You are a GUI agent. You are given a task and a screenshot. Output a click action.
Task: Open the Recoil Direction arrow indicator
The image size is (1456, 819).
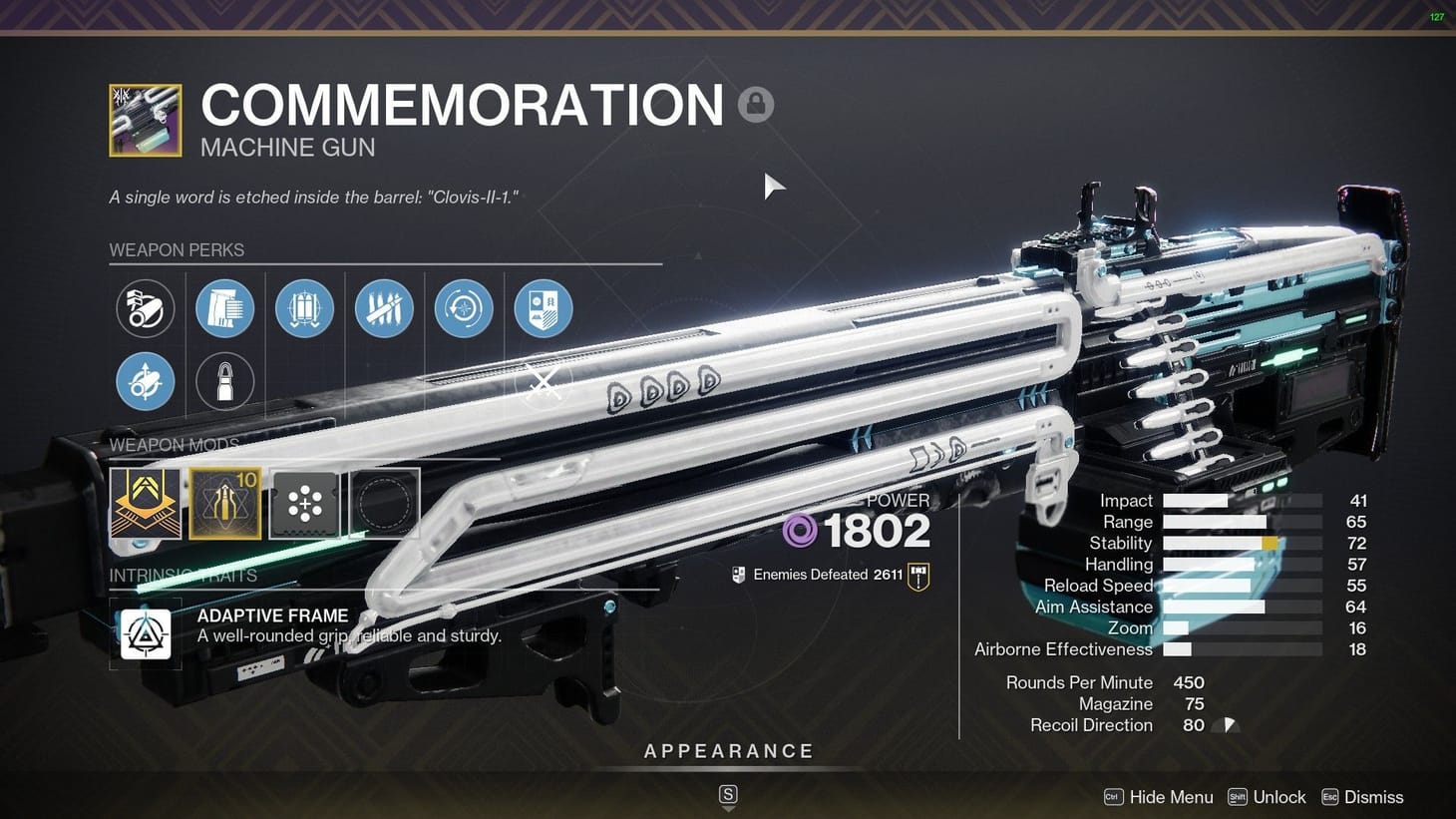coord(1228,725)
